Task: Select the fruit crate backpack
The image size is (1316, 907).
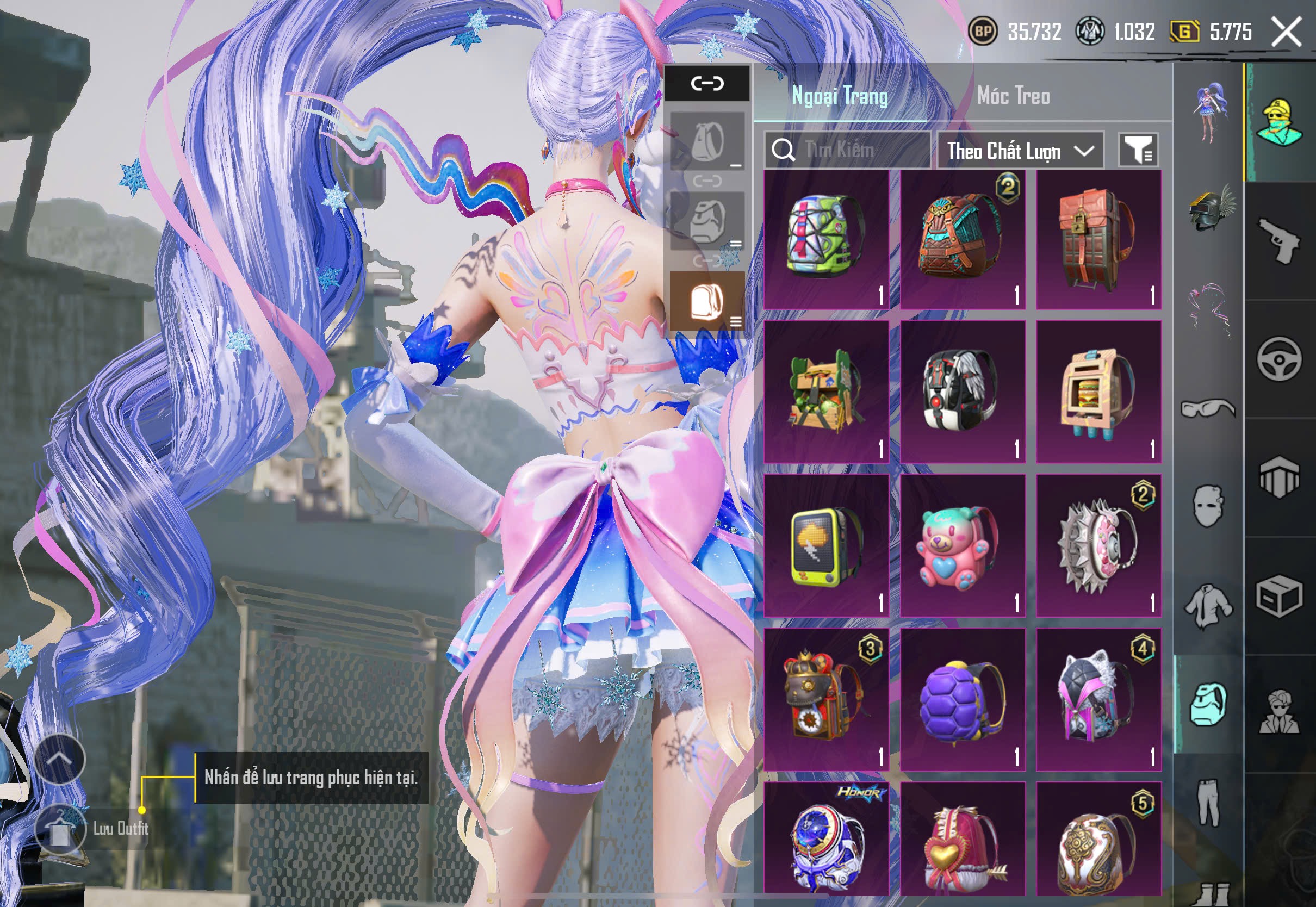Action: [x=825, y=392]
